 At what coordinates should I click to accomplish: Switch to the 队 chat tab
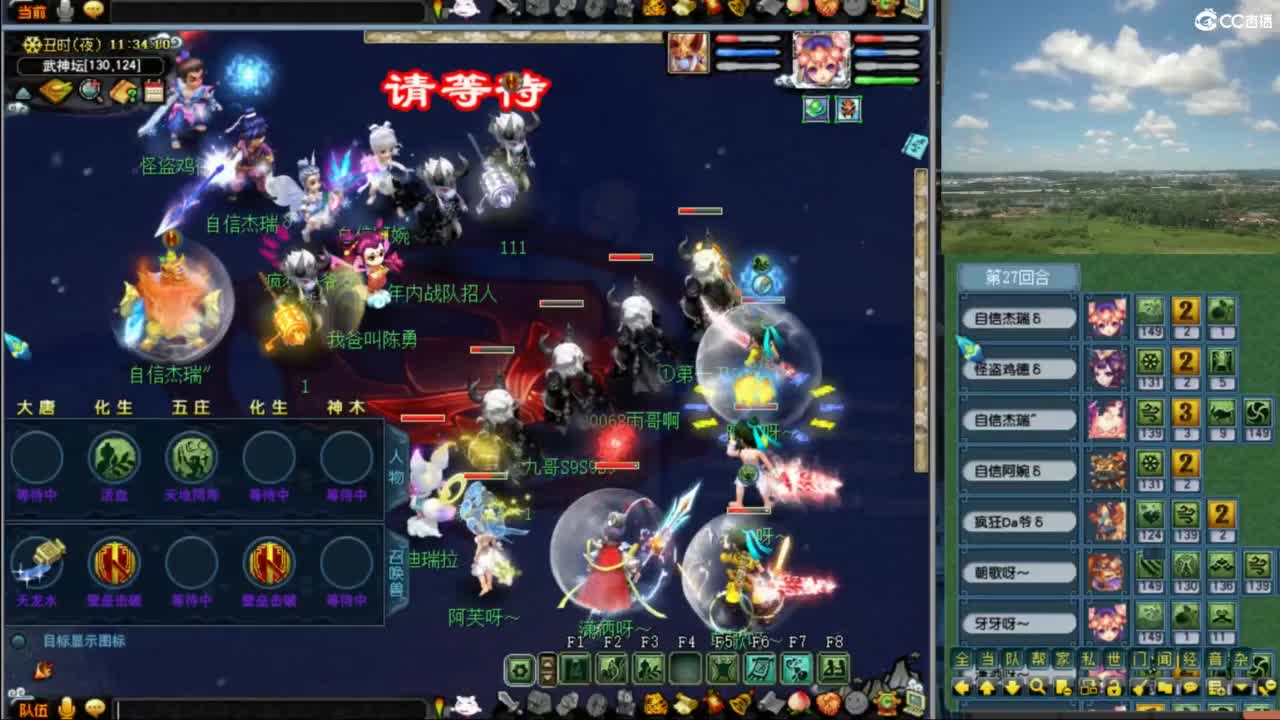(x=1012, y=659)
